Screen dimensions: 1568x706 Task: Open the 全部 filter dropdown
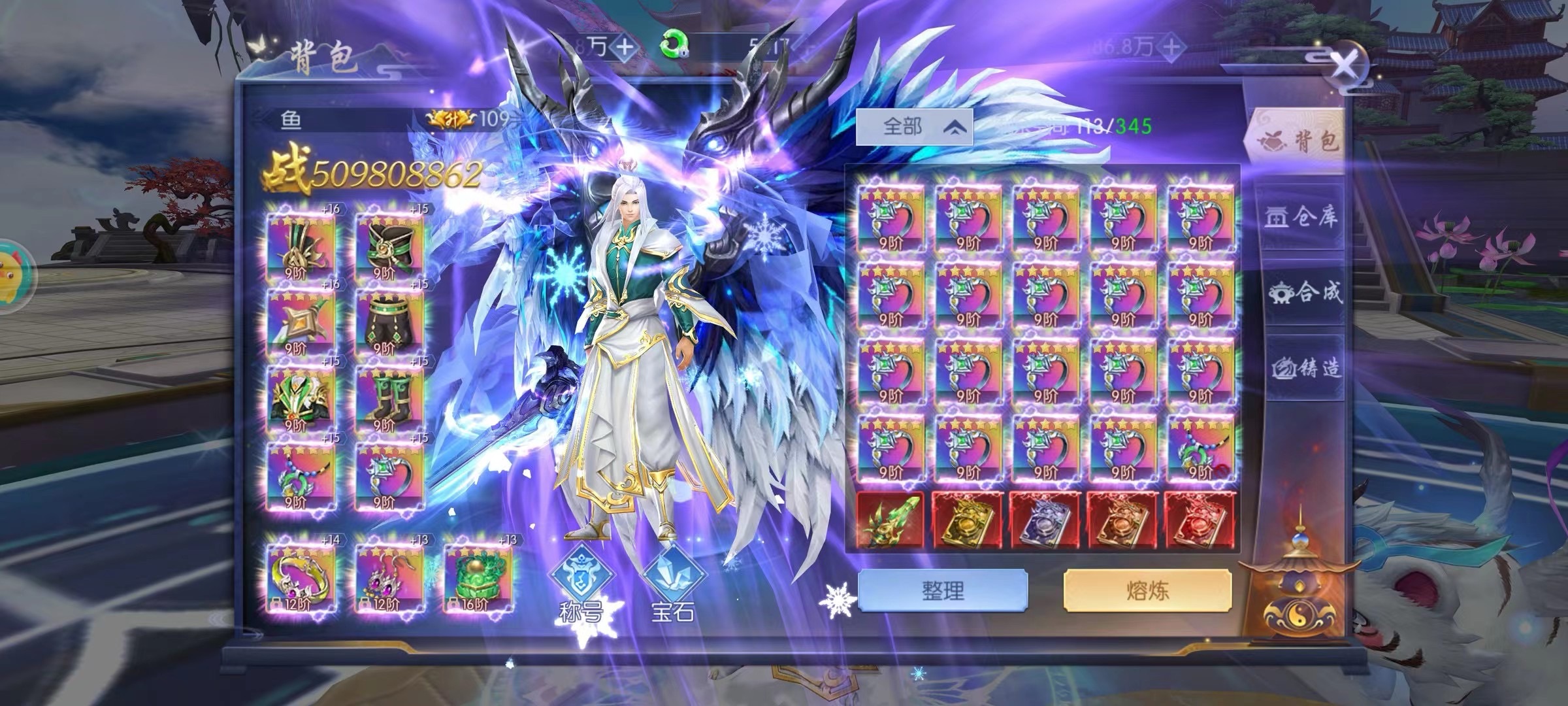click(914, 126)
